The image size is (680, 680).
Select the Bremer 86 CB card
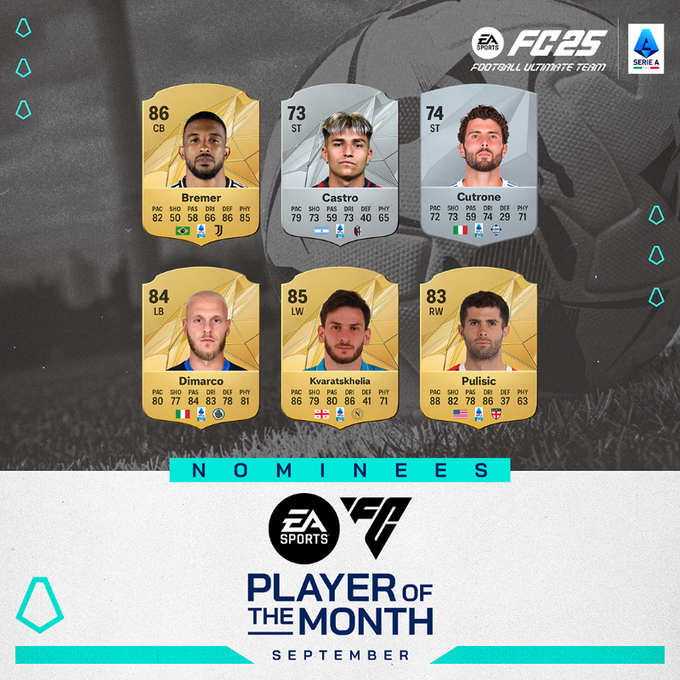(x=203, y=165)
